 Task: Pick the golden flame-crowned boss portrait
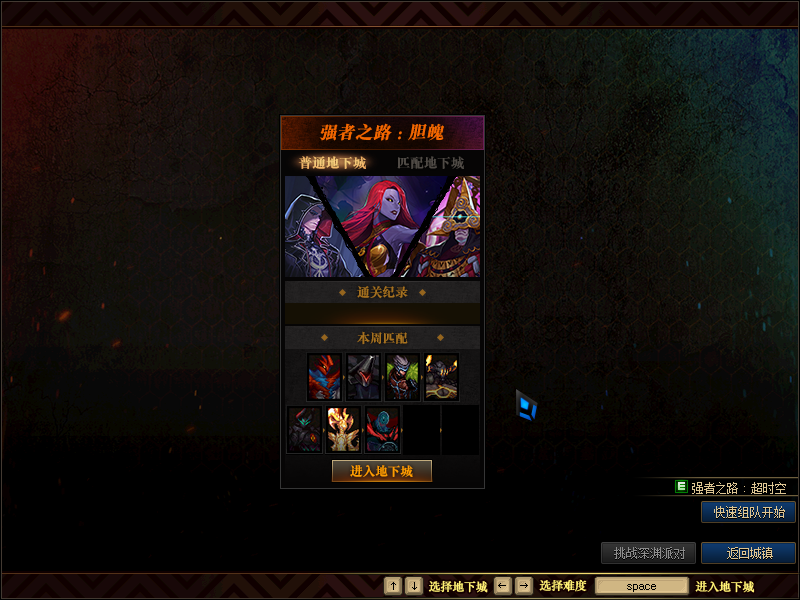click(343, 429)
